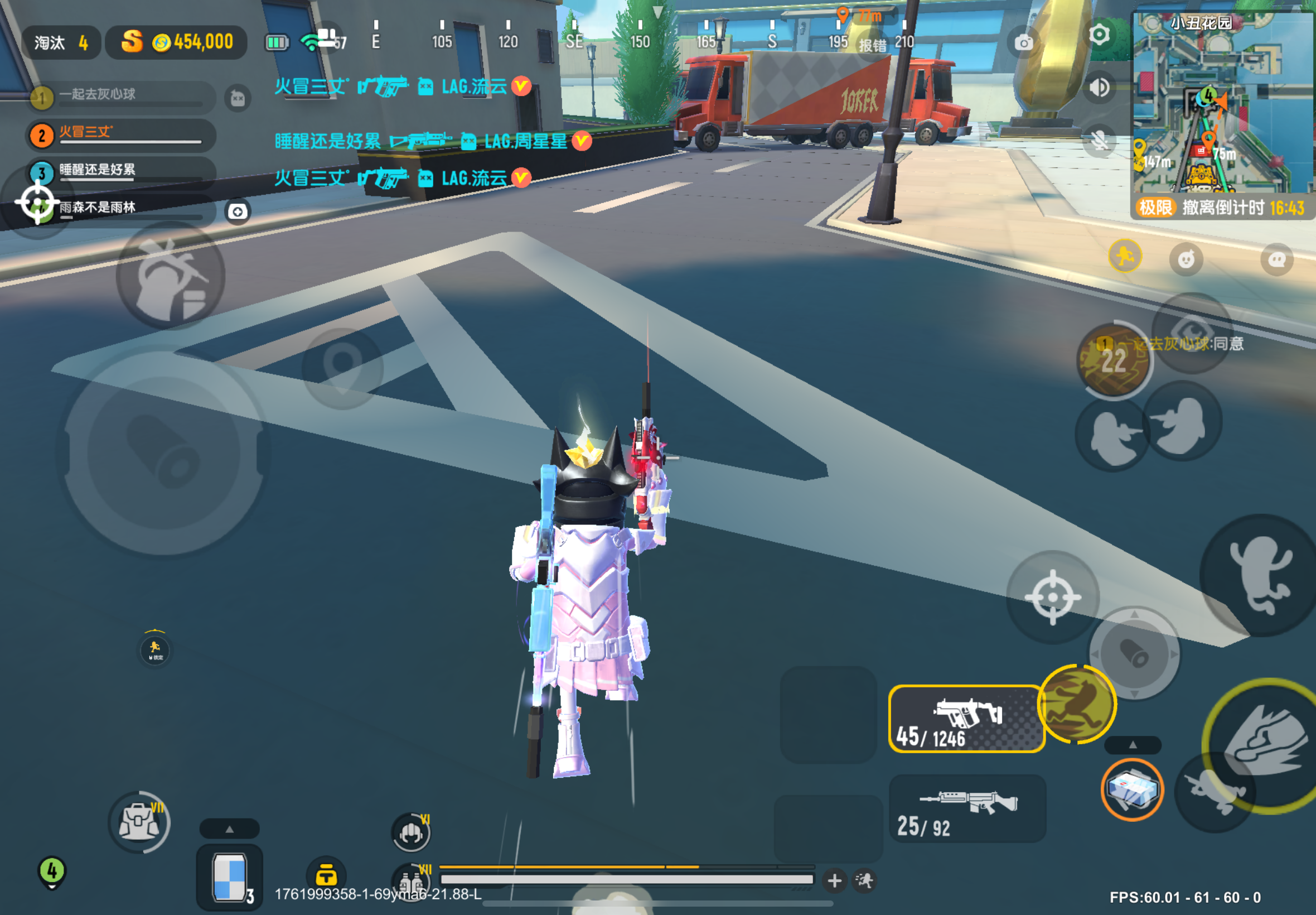Enable the sprint lock toggle
This screenshot has height=915, width=1316.
point(156,648)
